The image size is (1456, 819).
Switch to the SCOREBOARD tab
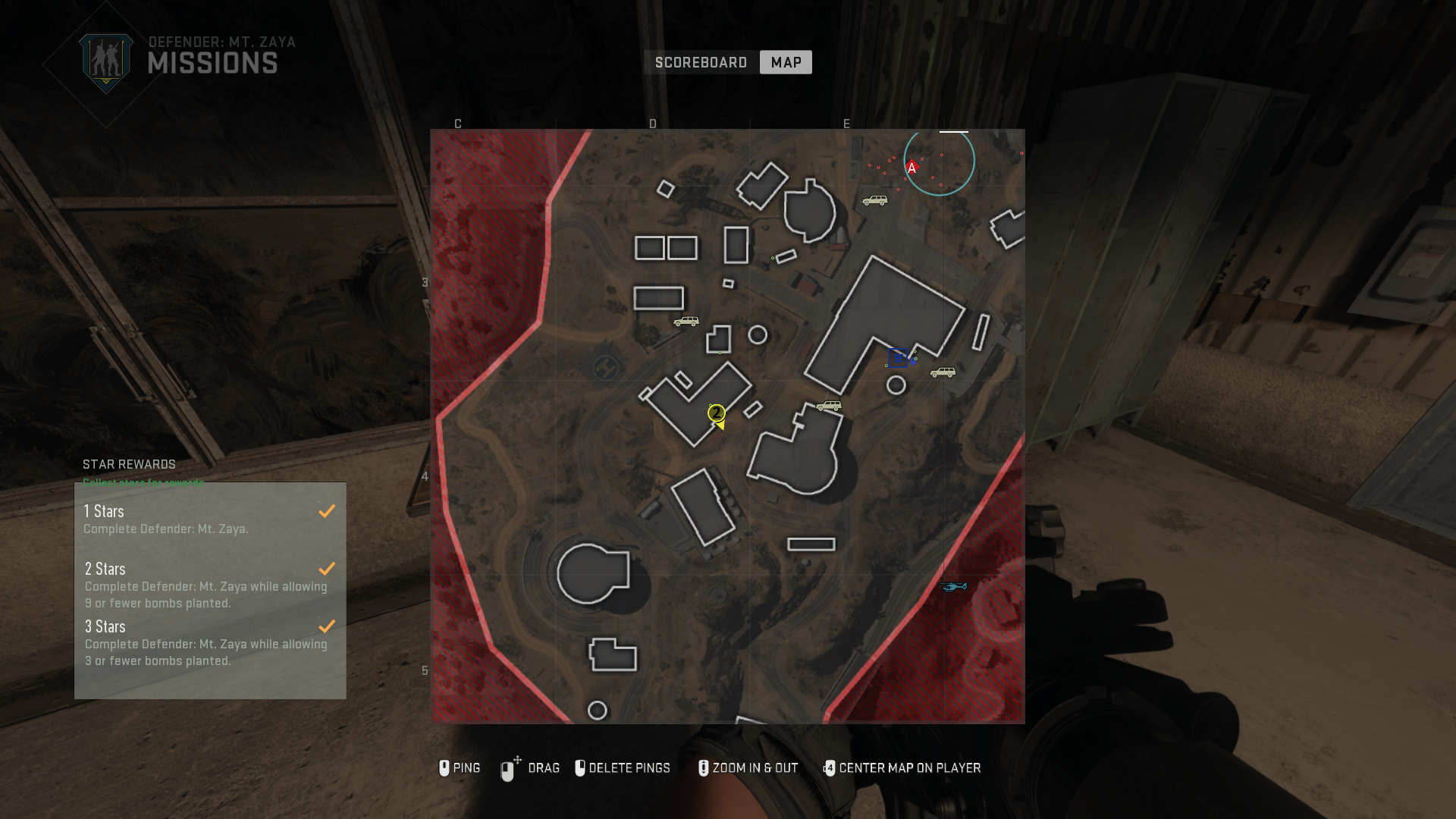pos(701,62)
